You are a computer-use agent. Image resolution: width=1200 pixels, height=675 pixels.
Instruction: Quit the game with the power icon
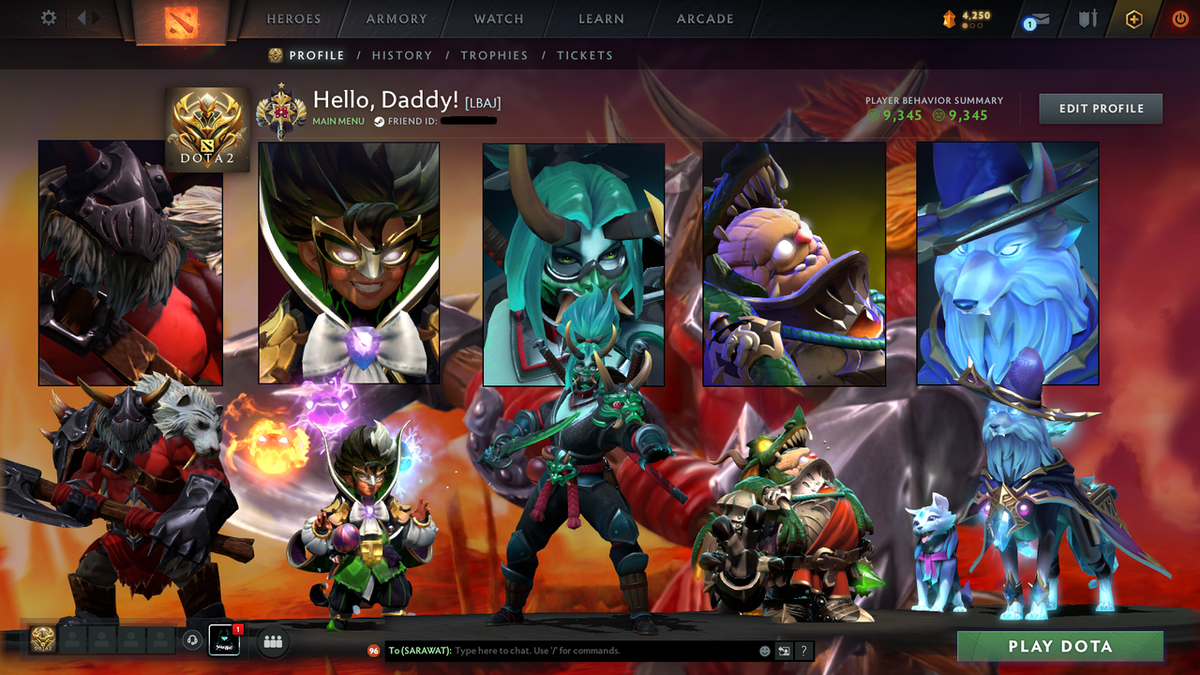point(1180,19)
